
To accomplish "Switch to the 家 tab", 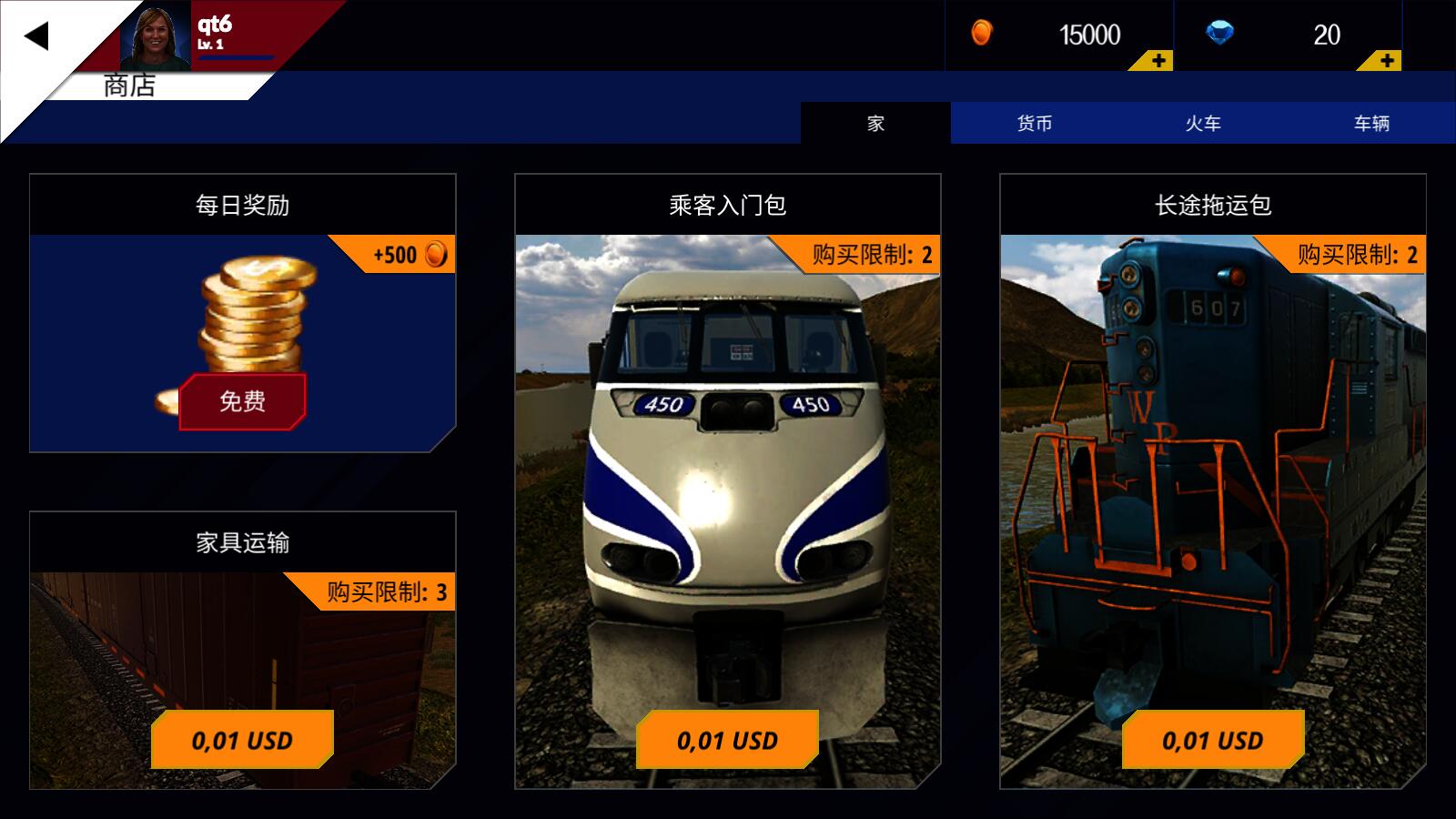I will point(876,125).
